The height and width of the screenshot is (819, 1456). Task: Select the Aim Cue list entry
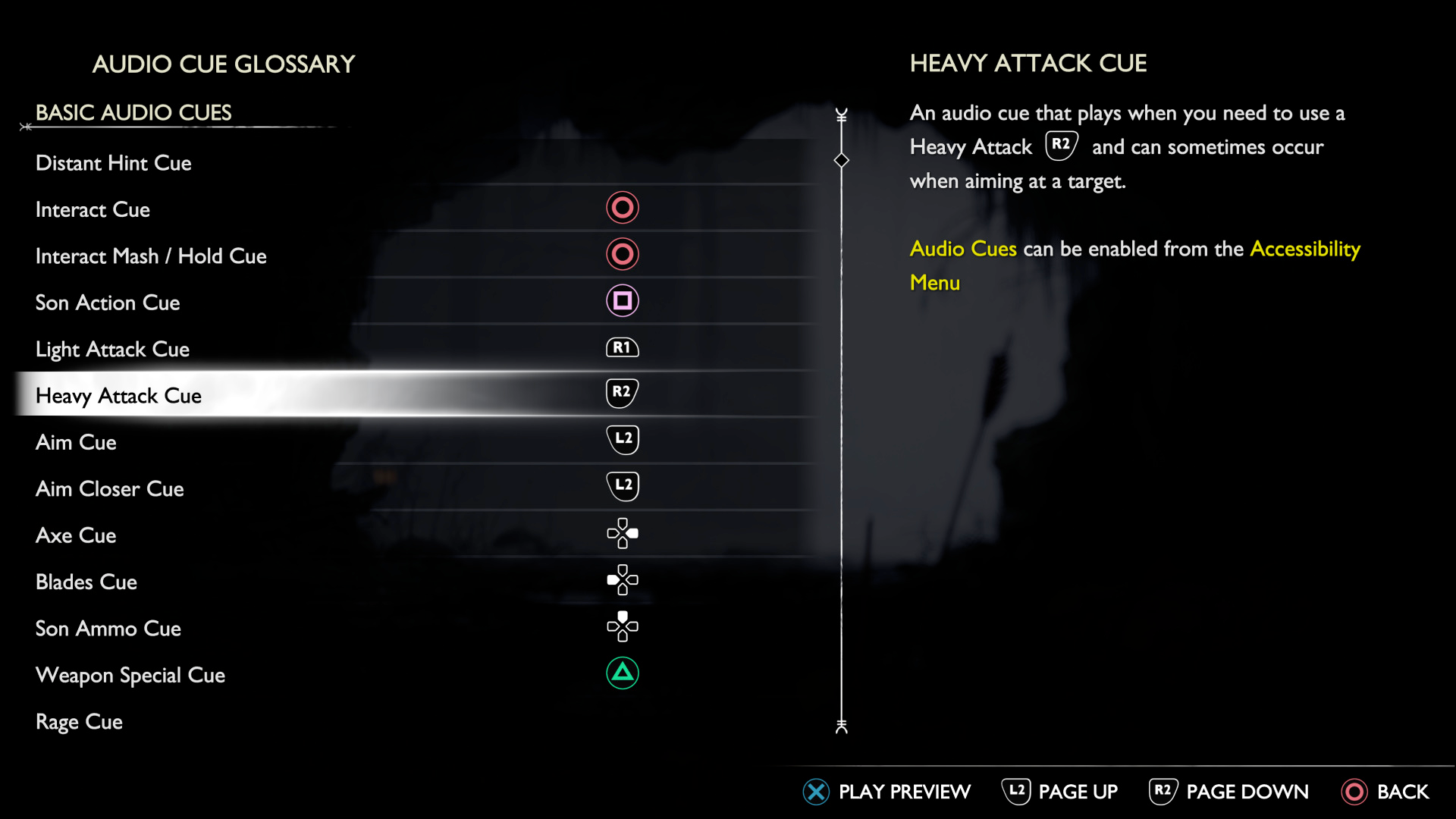point(76,442)
